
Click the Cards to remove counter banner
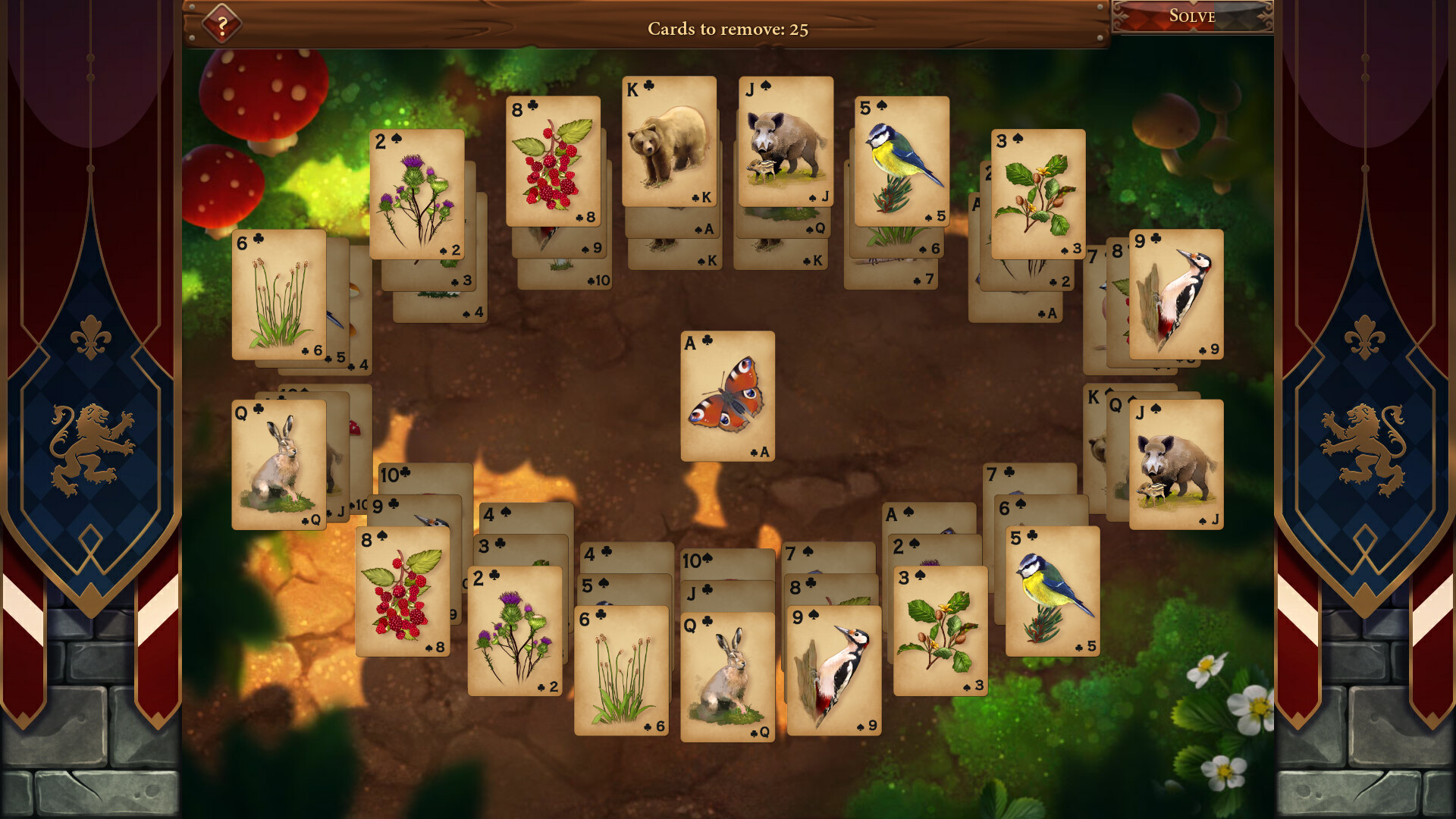click(728, 30)
